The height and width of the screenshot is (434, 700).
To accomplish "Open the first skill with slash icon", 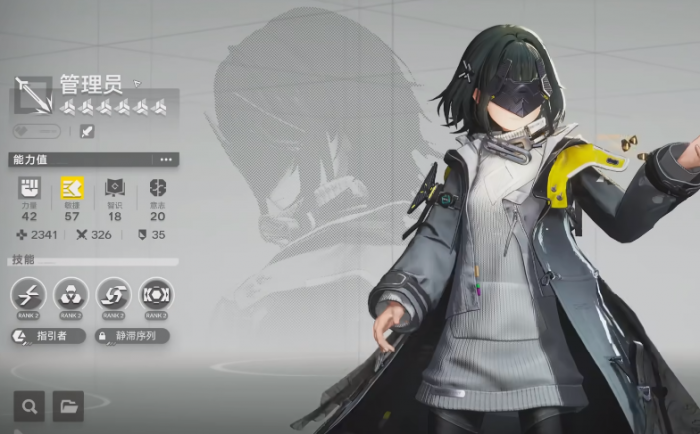I will [x=28, y=294].
